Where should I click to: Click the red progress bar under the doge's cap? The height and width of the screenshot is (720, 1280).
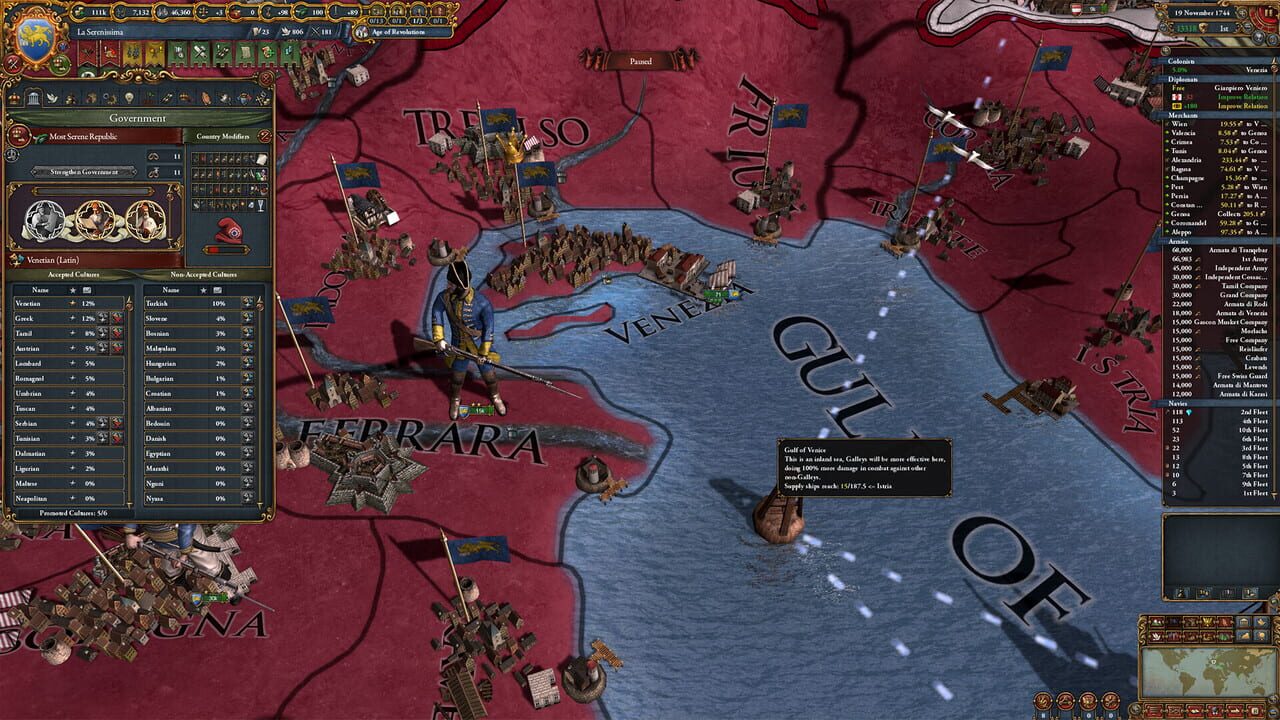227,250
